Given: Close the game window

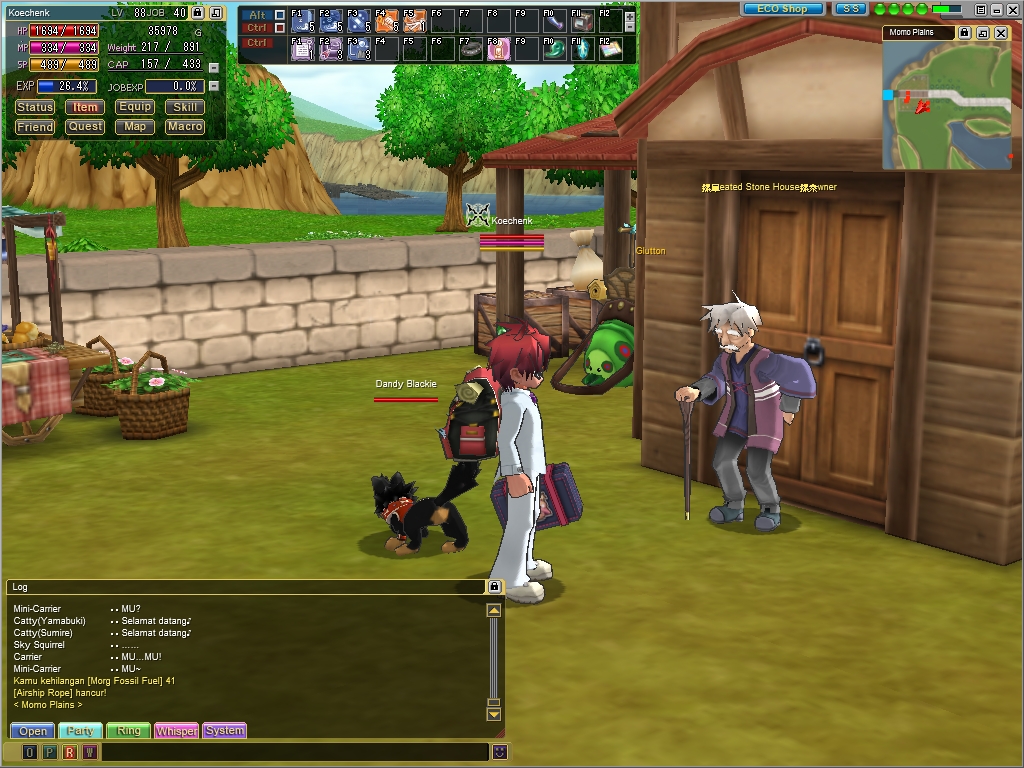Looking at the screenshot, I should pyautogui.click(x=1012, y=9).
